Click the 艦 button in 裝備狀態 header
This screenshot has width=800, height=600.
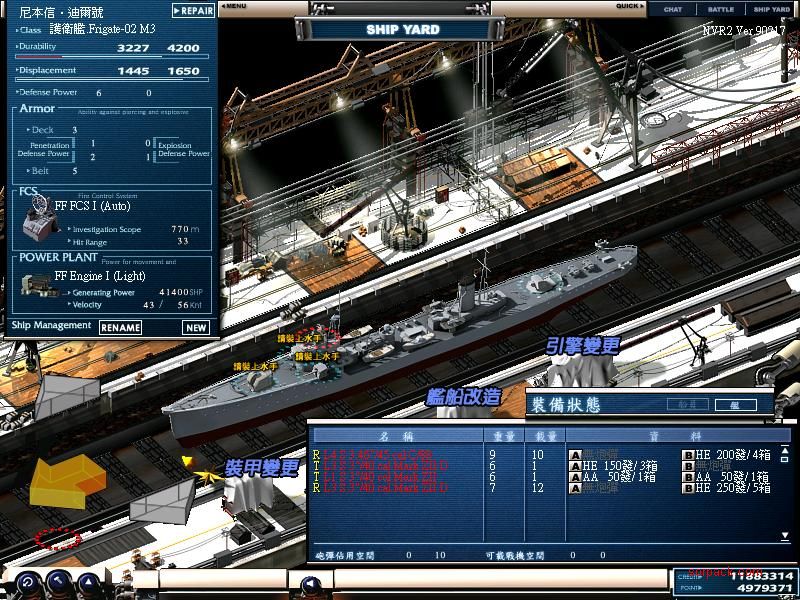(x=735, y=405)
